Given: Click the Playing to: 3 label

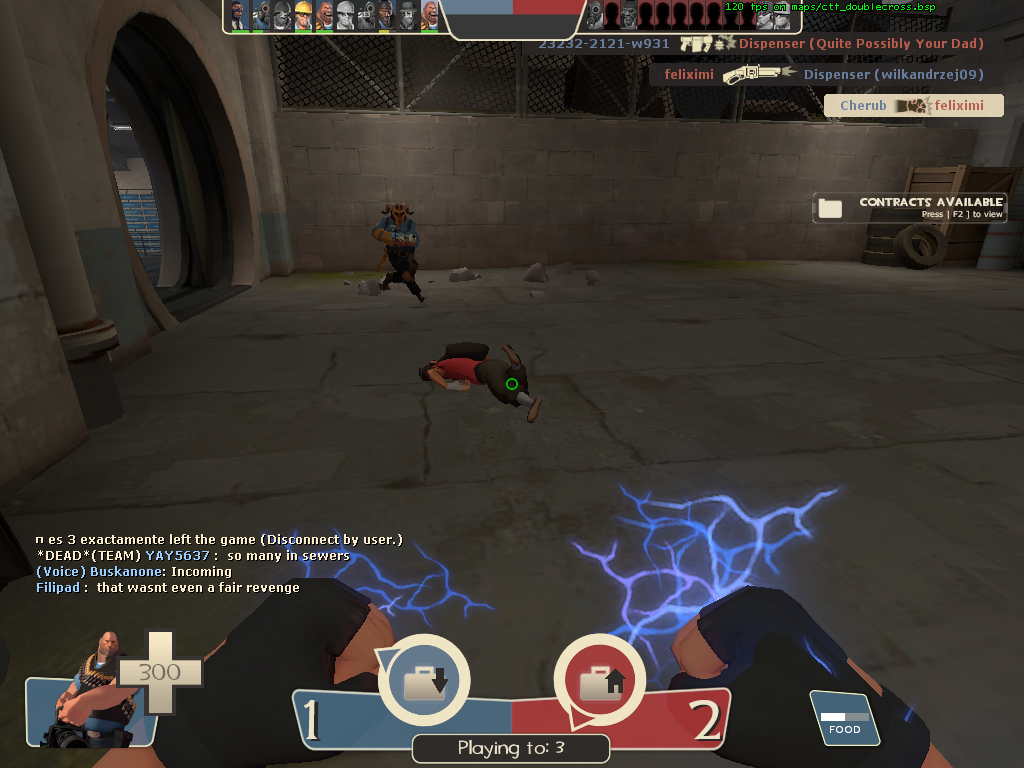Looking at the screenshot, I should (511, 748).
